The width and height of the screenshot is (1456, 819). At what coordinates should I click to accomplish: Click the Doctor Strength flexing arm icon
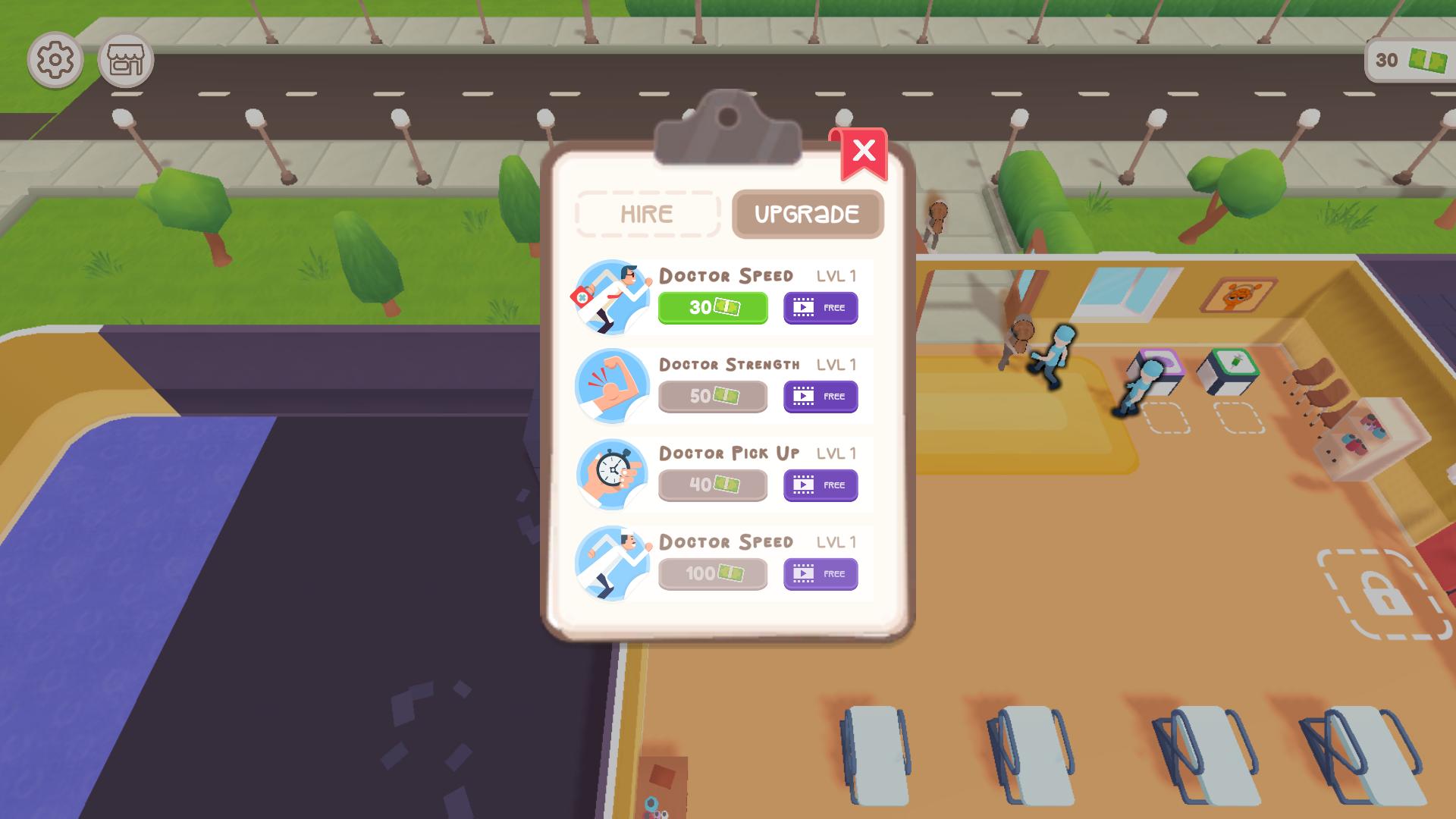coord(611,385)
